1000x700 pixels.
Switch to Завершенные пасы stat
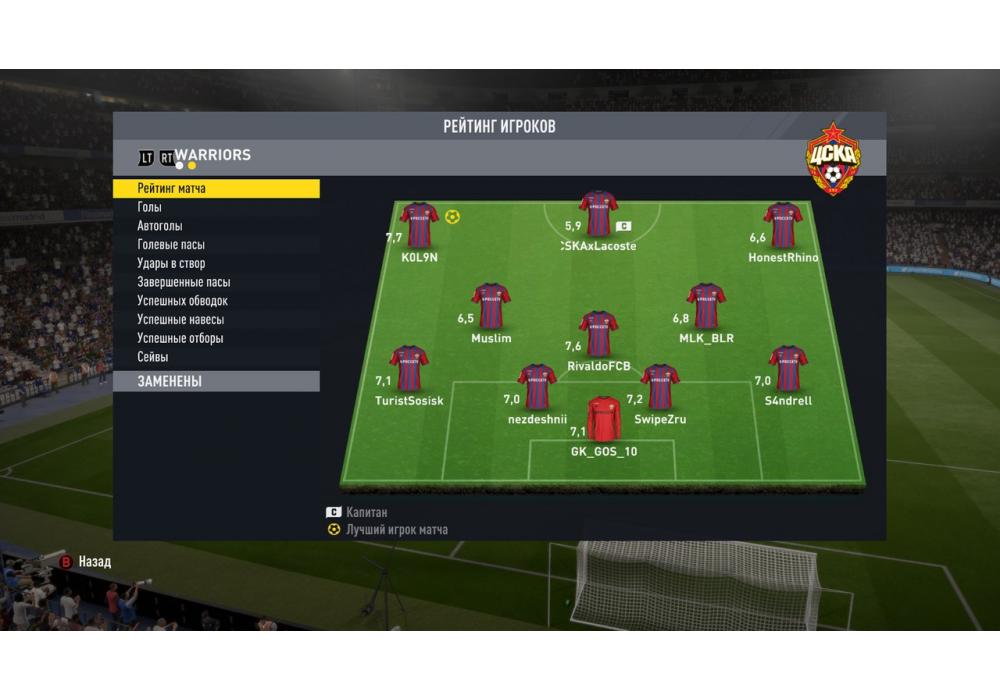point(216,282)
